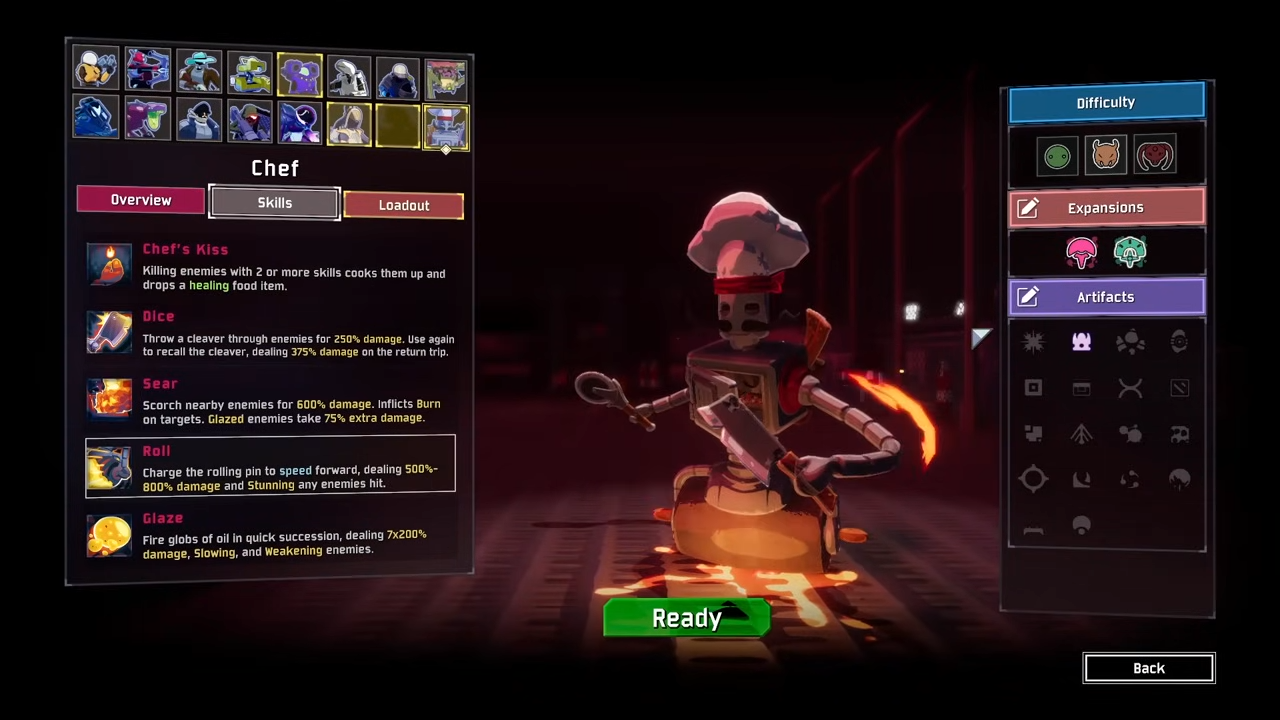The height and width of the screenshot is (720, 1280).
Task: Click the Back button
Action: [x=1148, y=668]
